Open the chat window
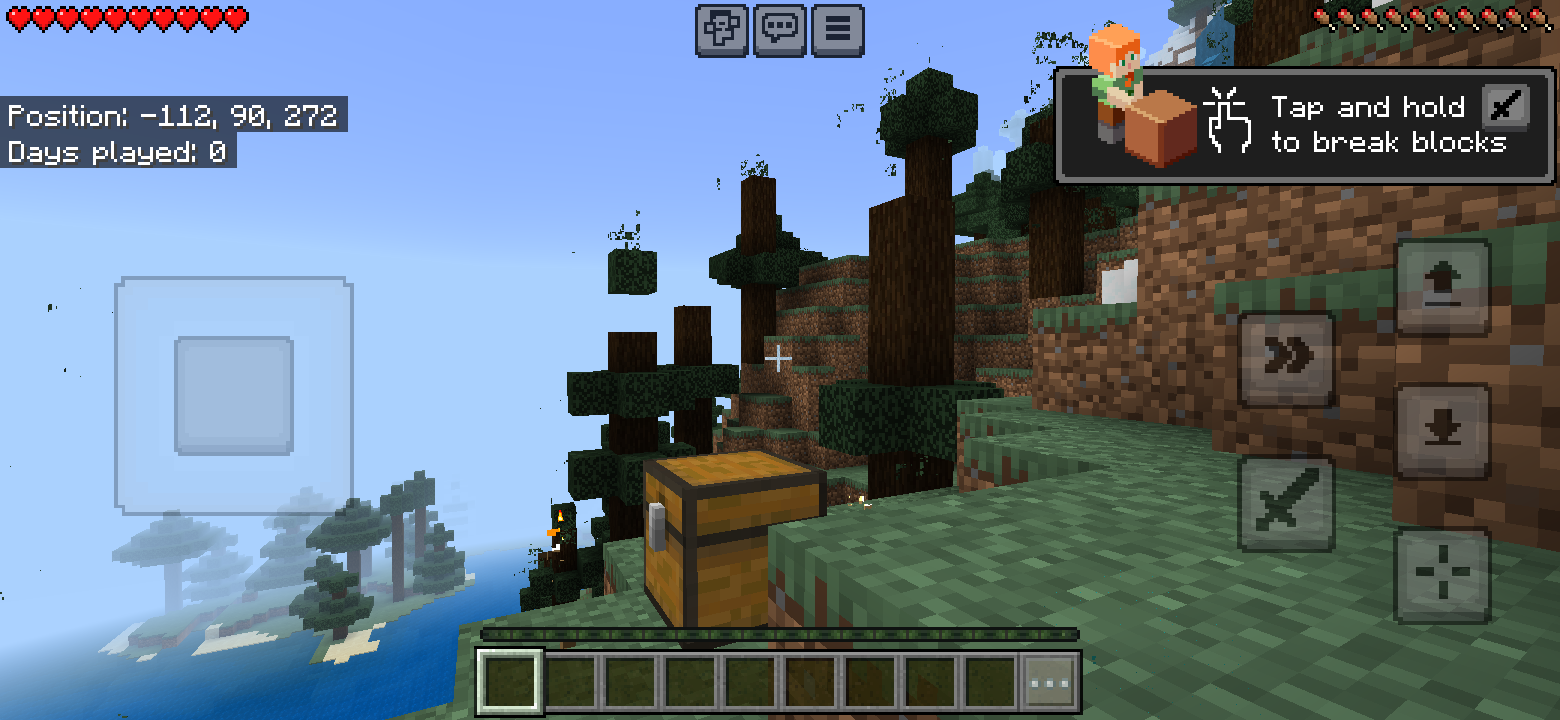1560x720 pixels. 779,29
